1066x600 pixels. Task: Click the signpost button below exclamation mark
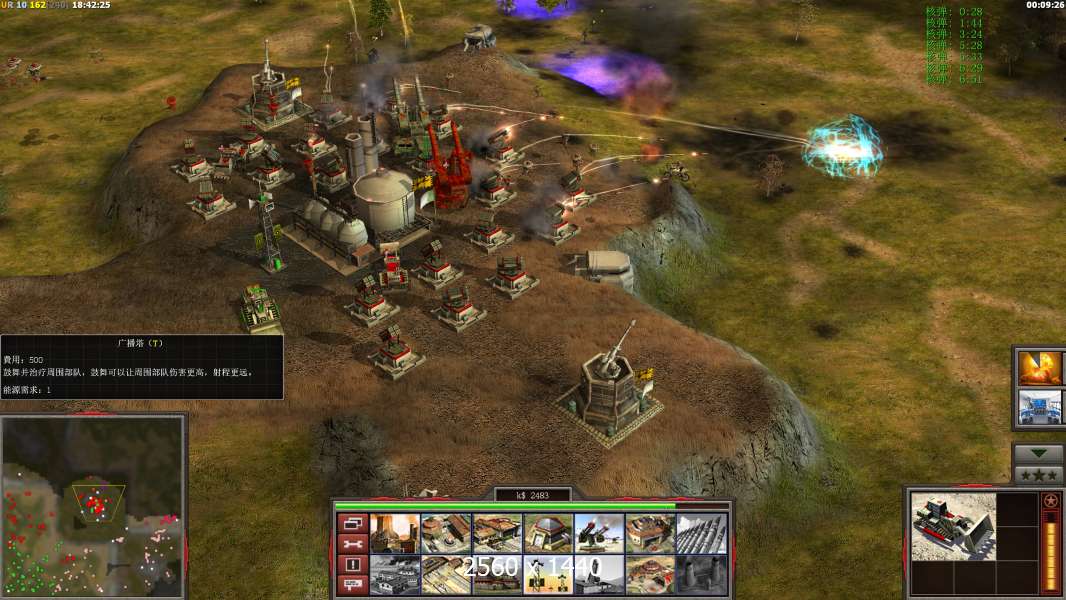352,586
